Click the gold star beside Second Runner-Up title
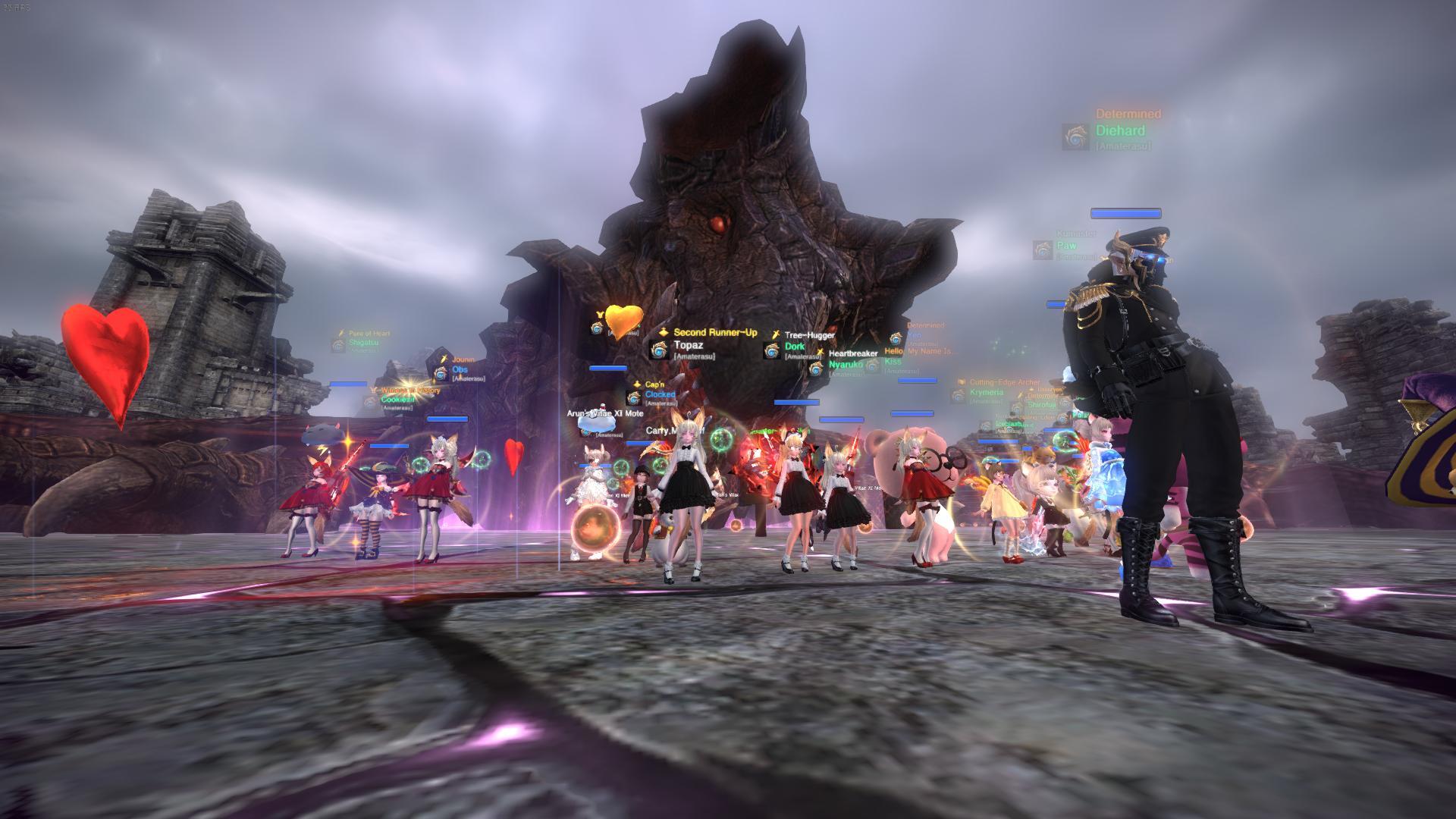This screenshot has width=1456, height=819. (664, 332)
